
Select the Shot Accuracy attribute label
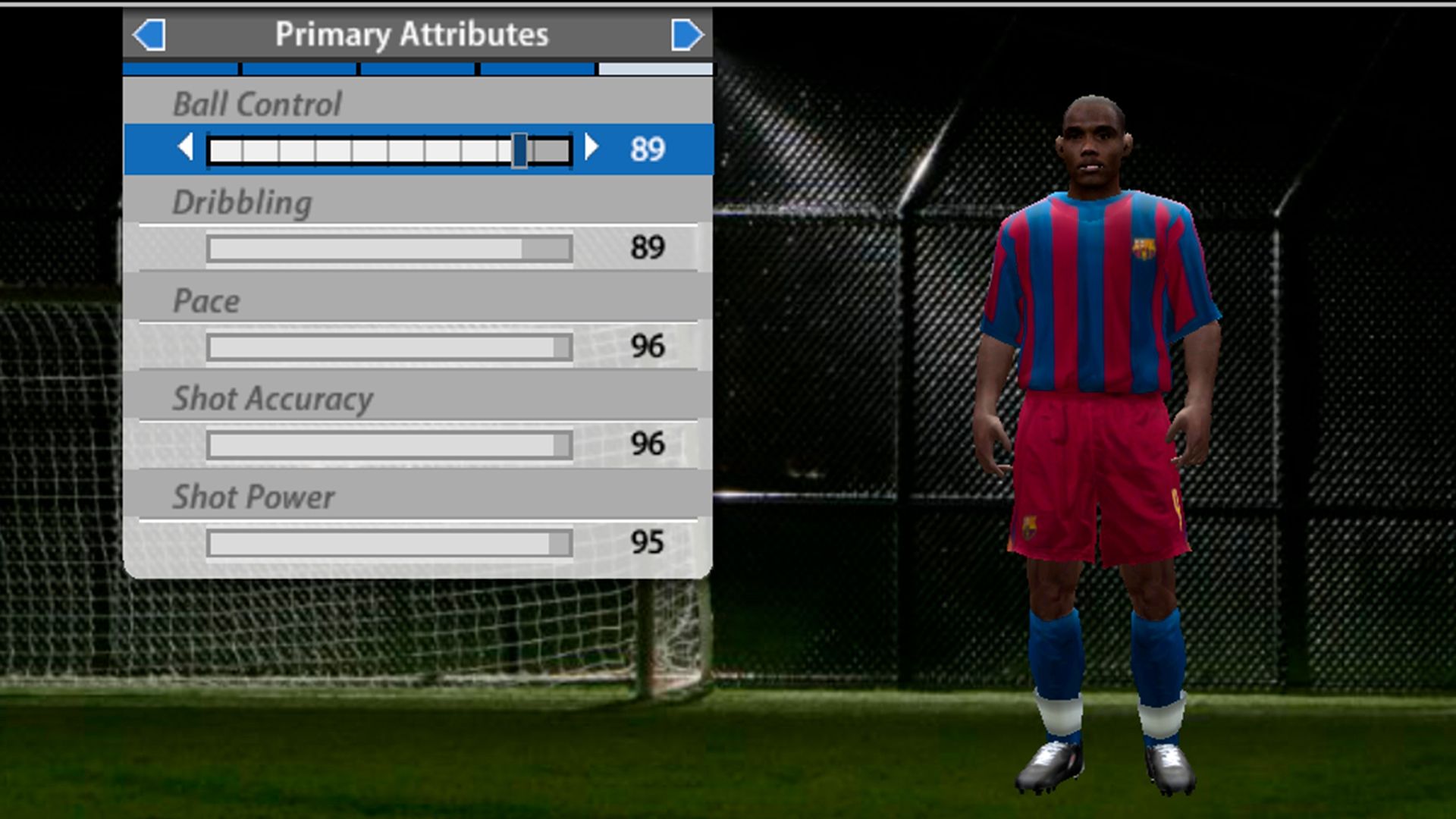273,398
